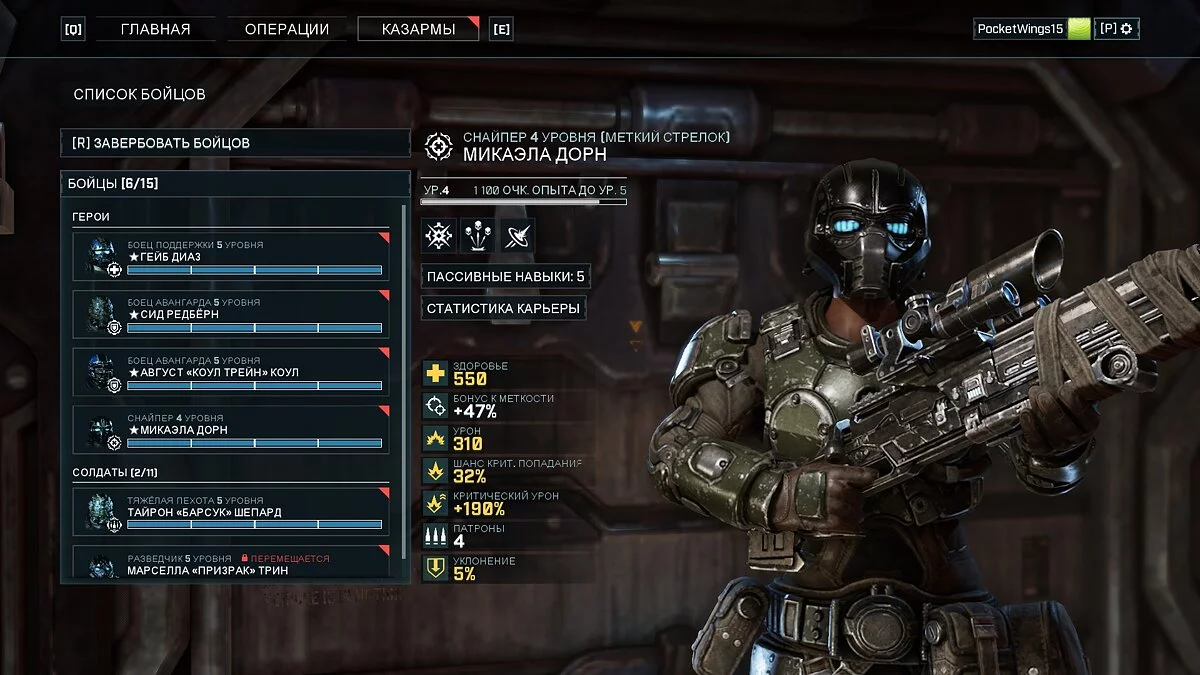
Task: Open Пассивные навыки: 5 panel
Action: pos(505,276)
